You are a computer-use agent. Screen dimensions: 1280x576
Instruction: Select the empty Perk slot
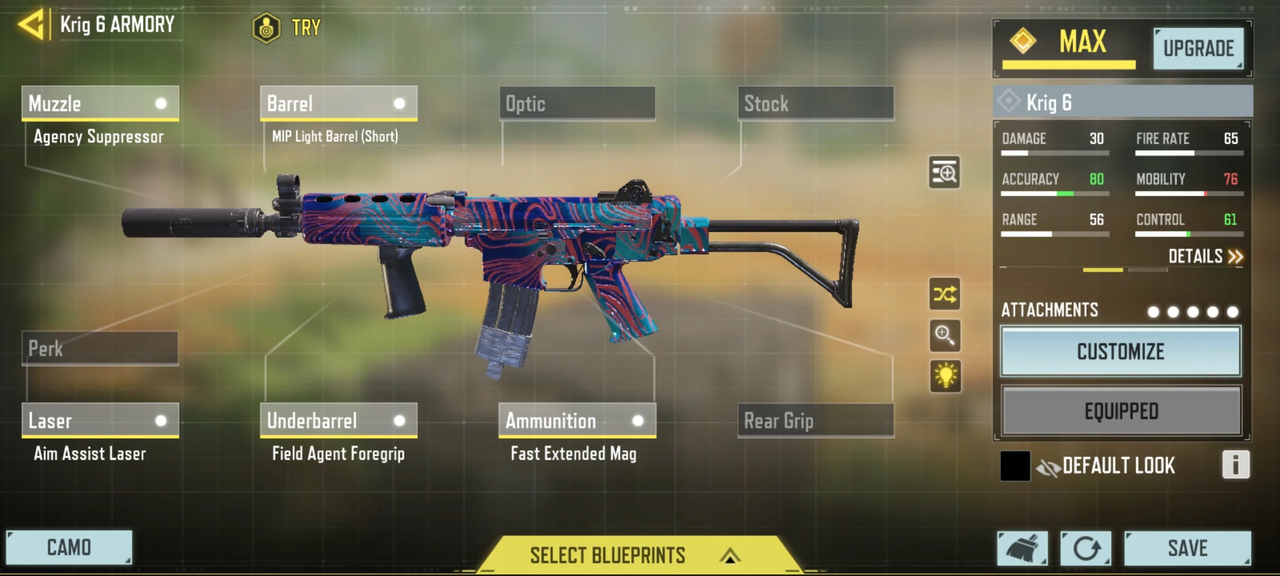tap(100, 349)
